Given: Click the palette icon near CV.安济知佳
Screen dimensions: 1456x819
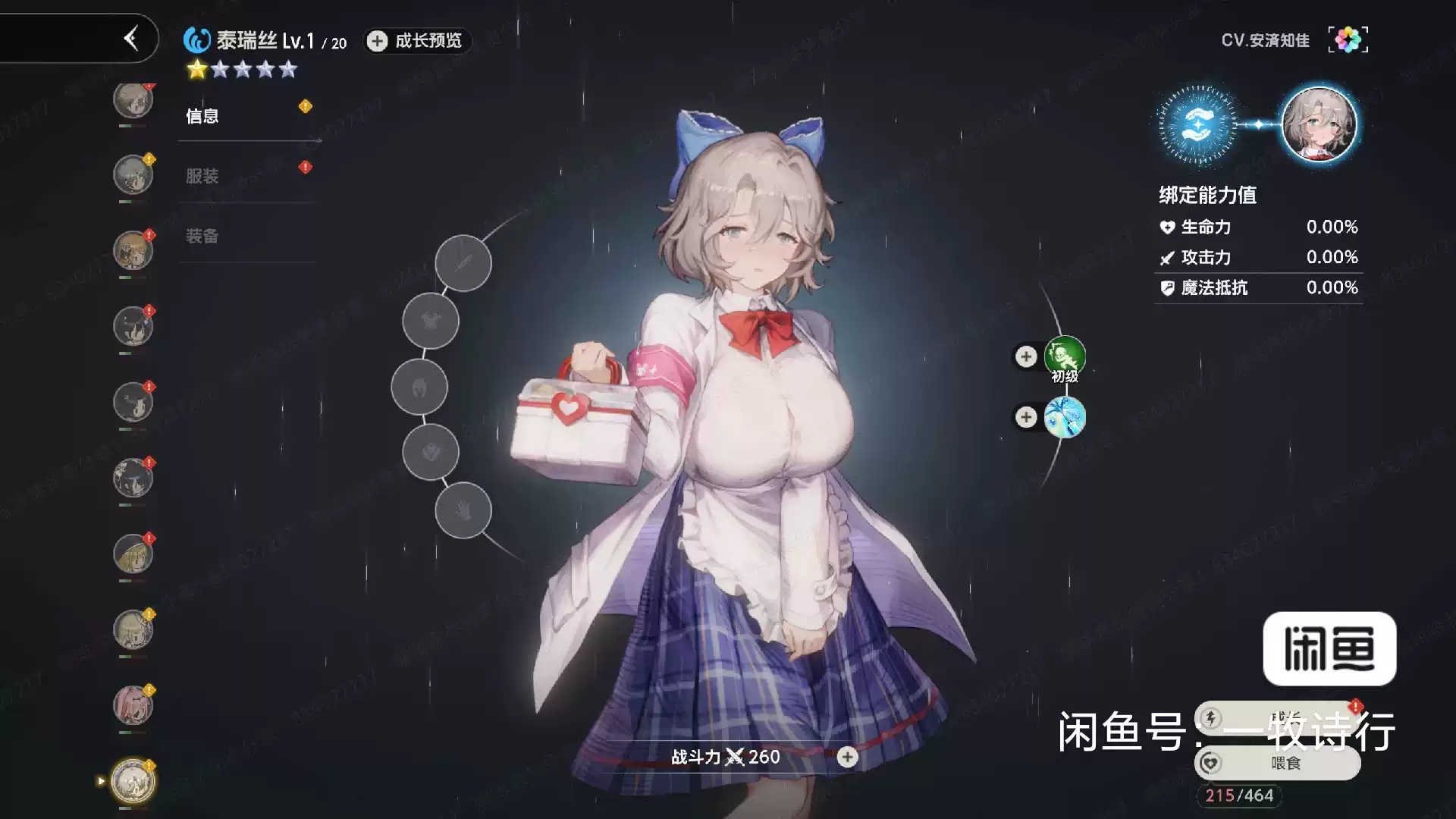Looking at the screenshot, I should pyautogui.click(x=1348, y=39).
